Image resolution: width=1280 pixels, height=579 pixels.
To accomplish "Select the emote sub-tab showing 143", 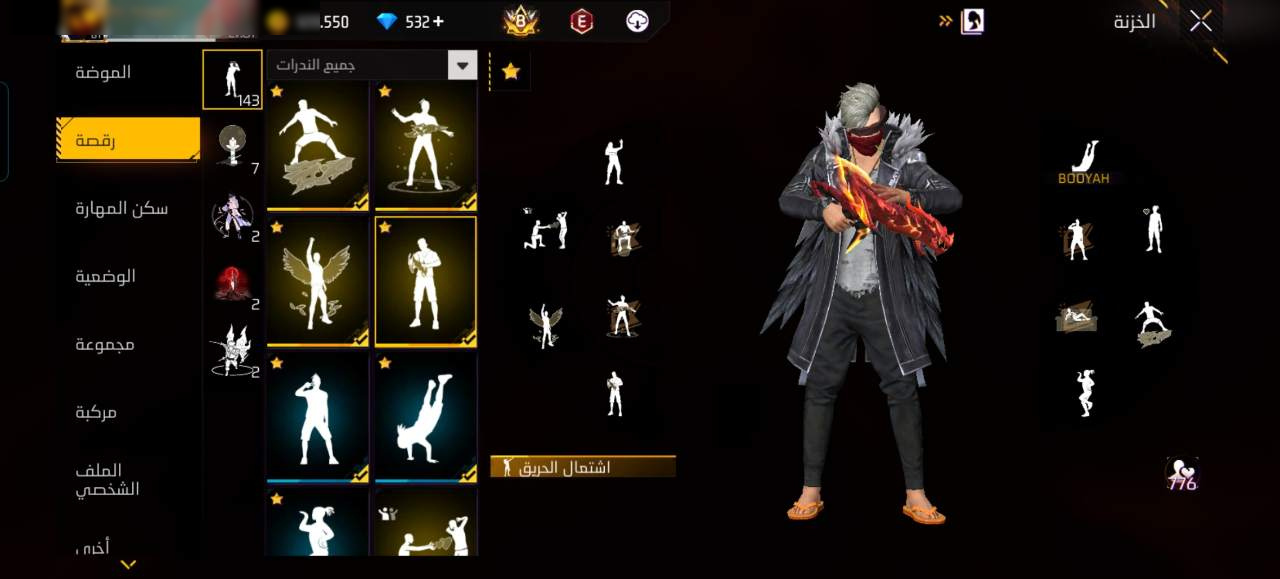I will pos(232,79).
